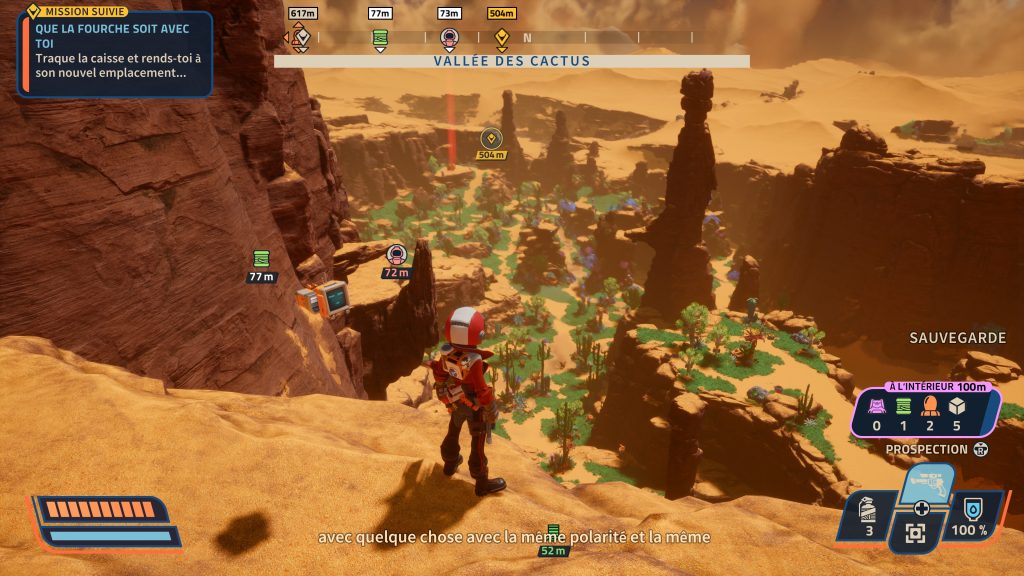Click the Vallée des Cactus location banner
Screen dimensions: 1024x576
tap(511, 61)
